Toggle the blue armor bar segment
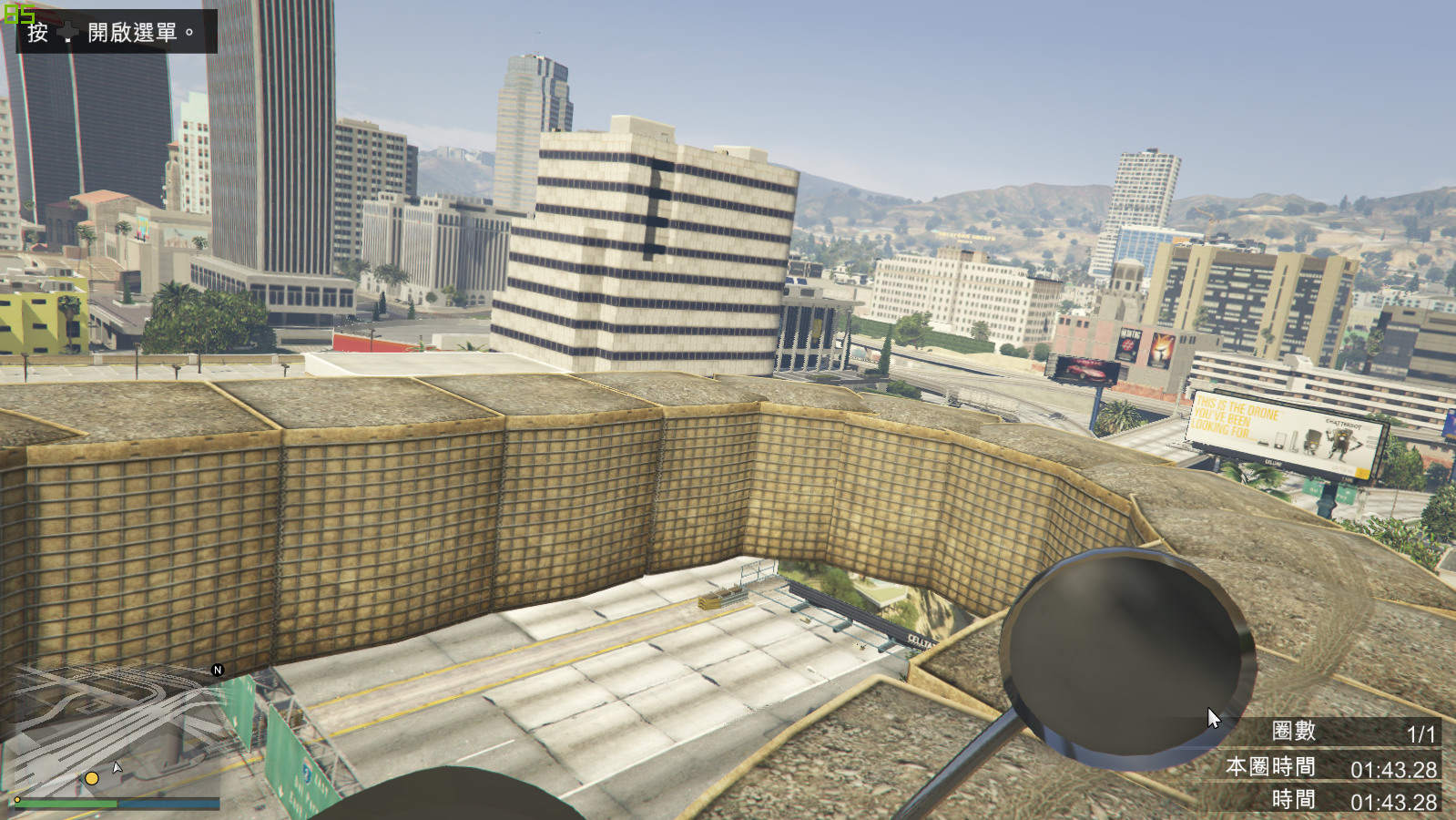1456x820 pixels. [x=168, y=804]
